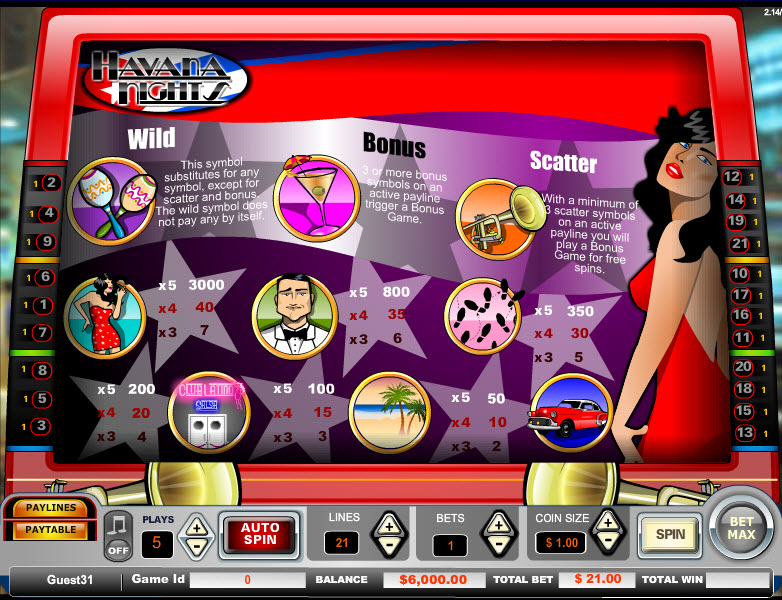Open the Paytable tab
The width and height of the screenshot is (782, 600).
click(x=51, y=530)
